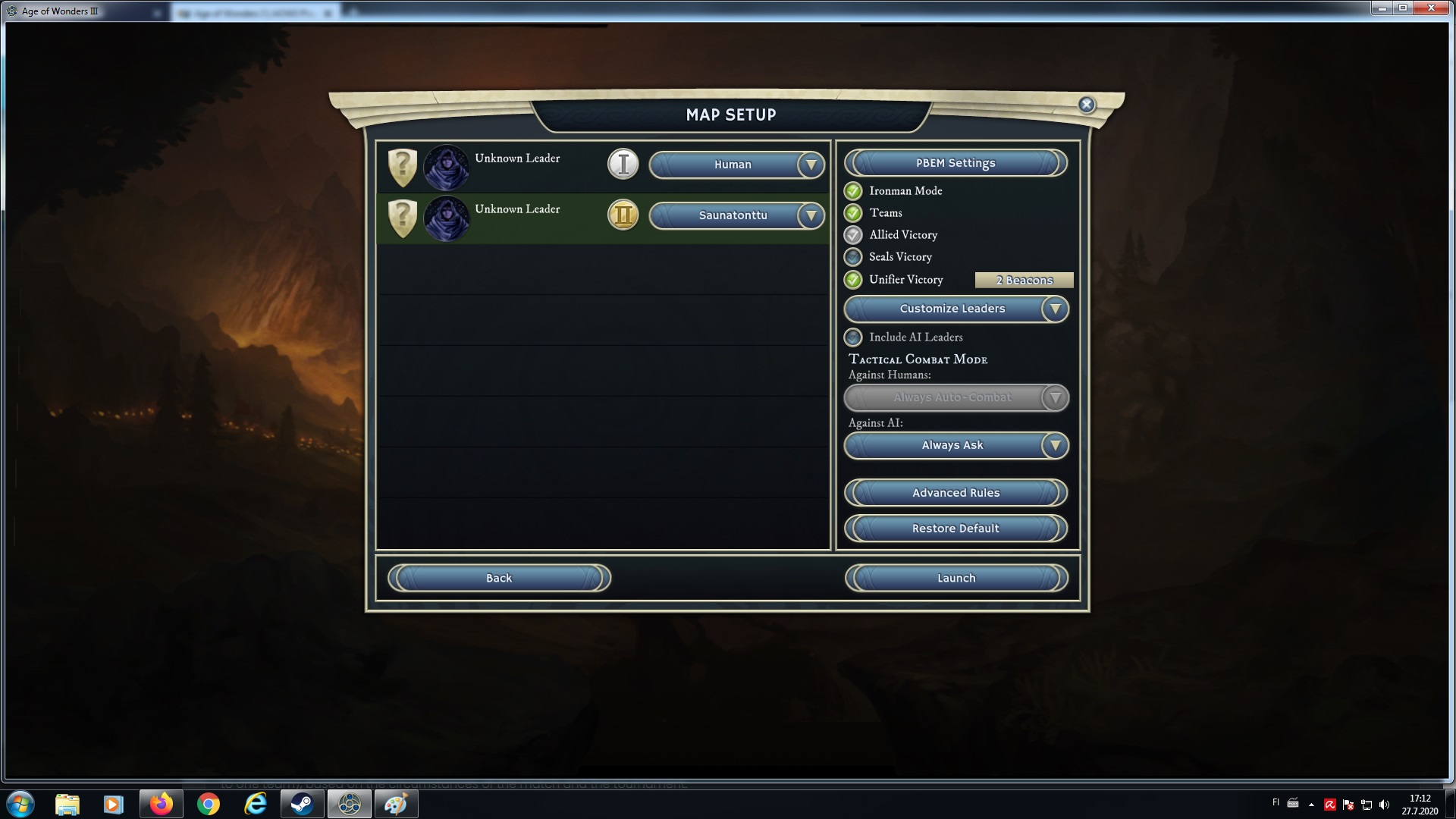The image size is (1456, 819).
Task: Open Steam from the Windows taskbar
Action: [x=303, y=804]
